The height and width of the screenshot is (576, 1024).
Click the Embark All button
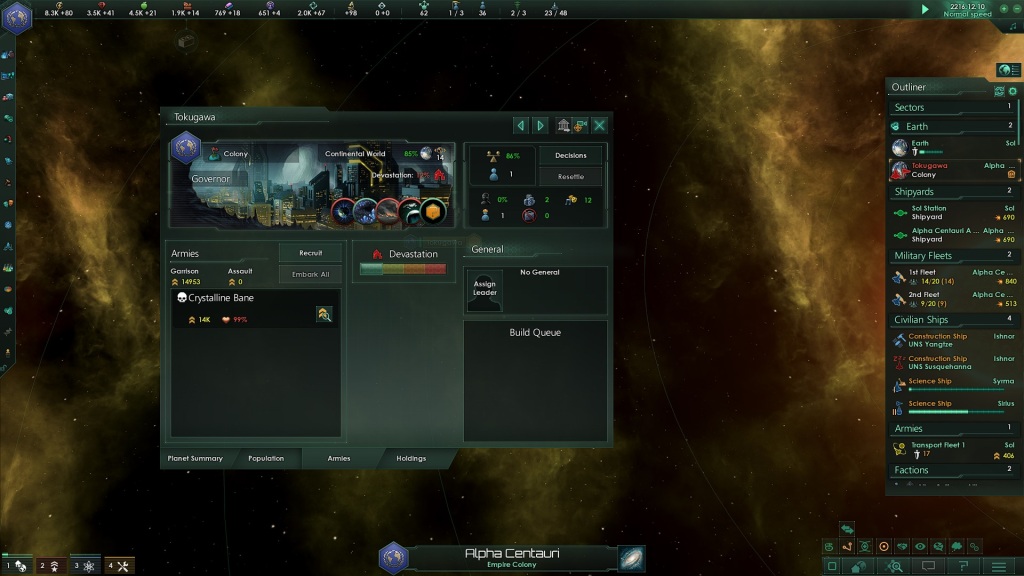tap(310, 274)
